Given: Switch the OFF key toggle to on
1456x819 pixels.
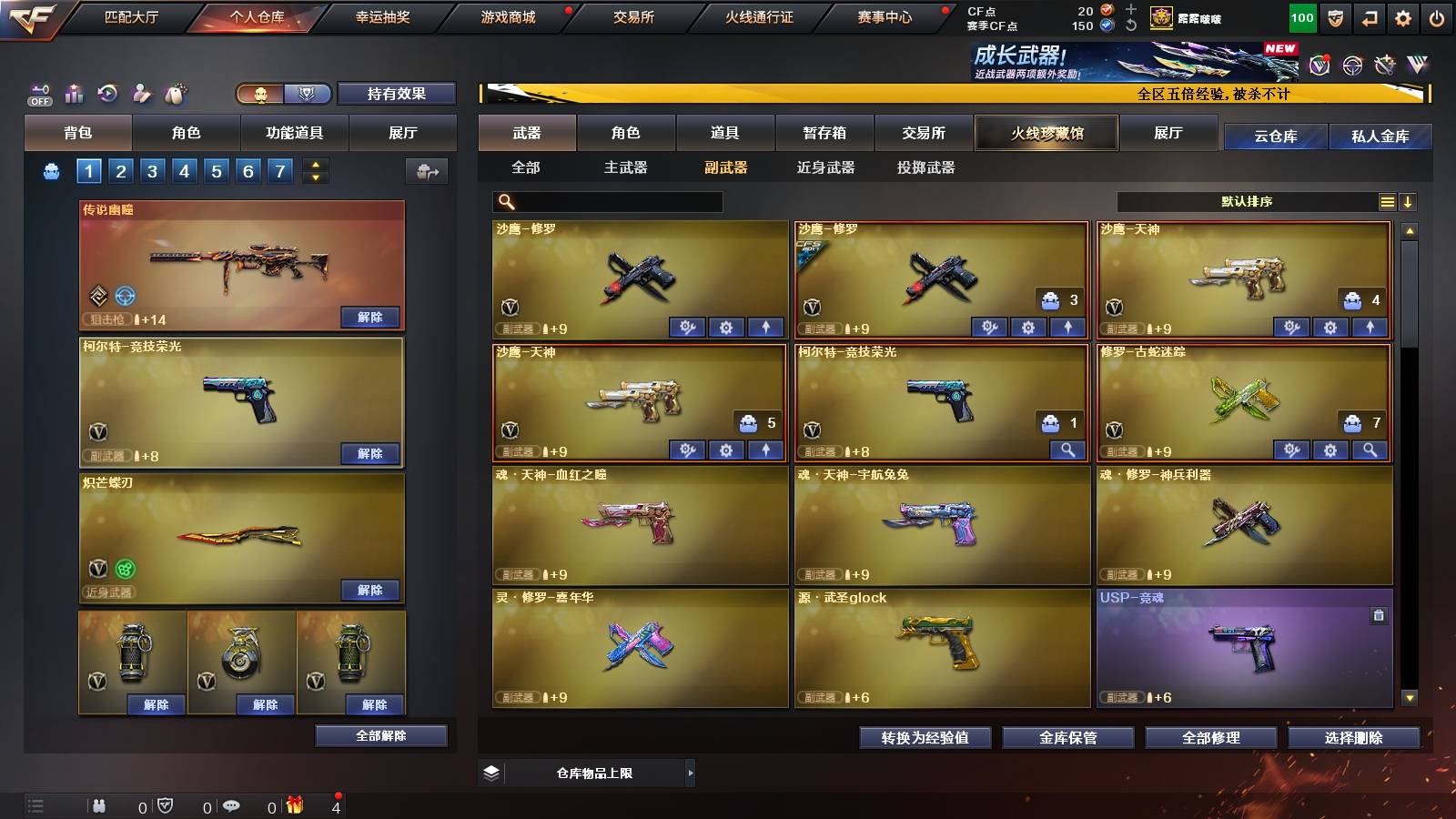Looking at the screenshot, I should (x=38, y=94).
